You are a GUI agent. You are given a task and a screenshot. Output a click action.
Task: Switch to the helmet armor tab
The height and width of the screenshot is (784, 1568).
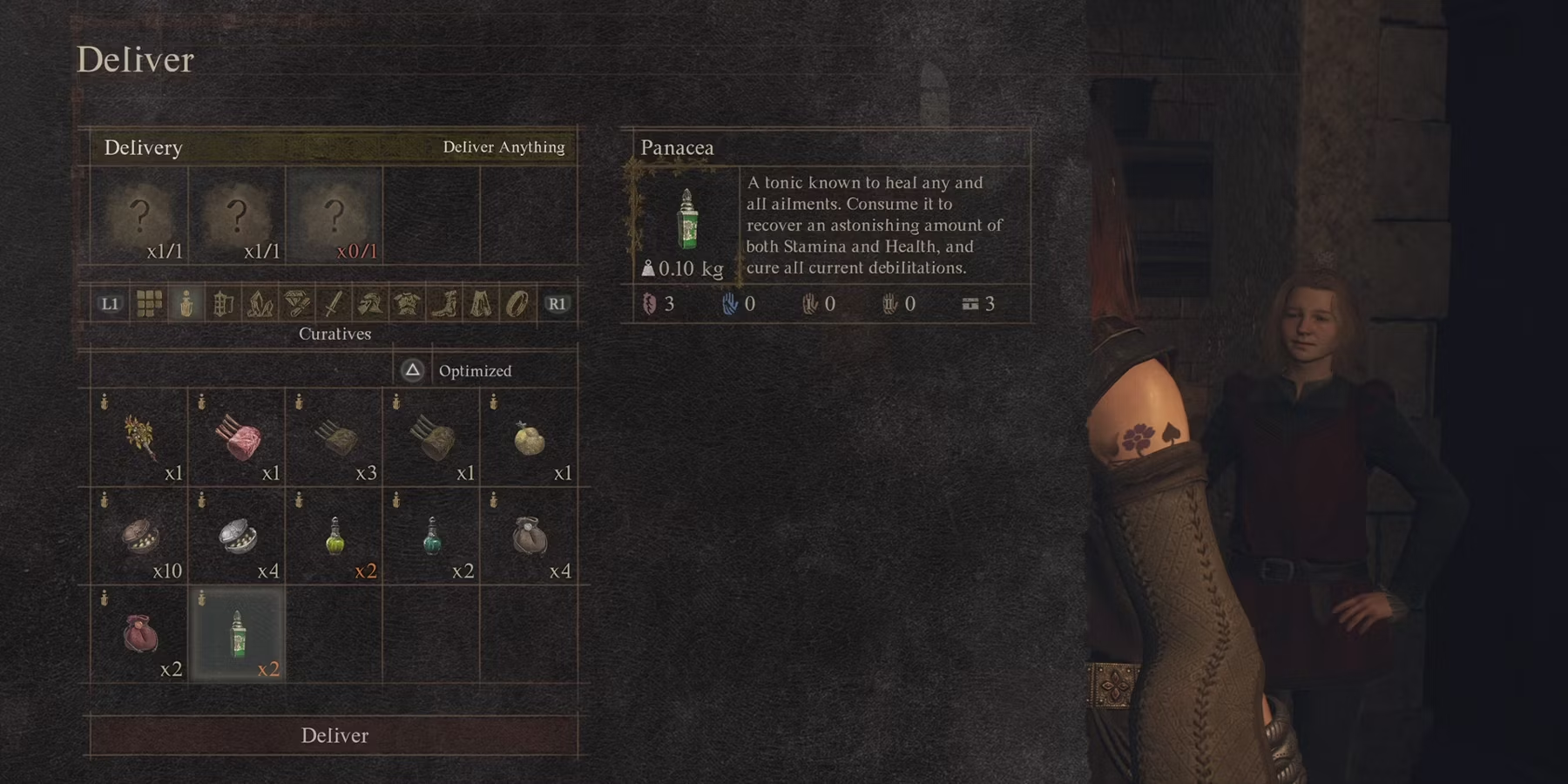[369, 303]
